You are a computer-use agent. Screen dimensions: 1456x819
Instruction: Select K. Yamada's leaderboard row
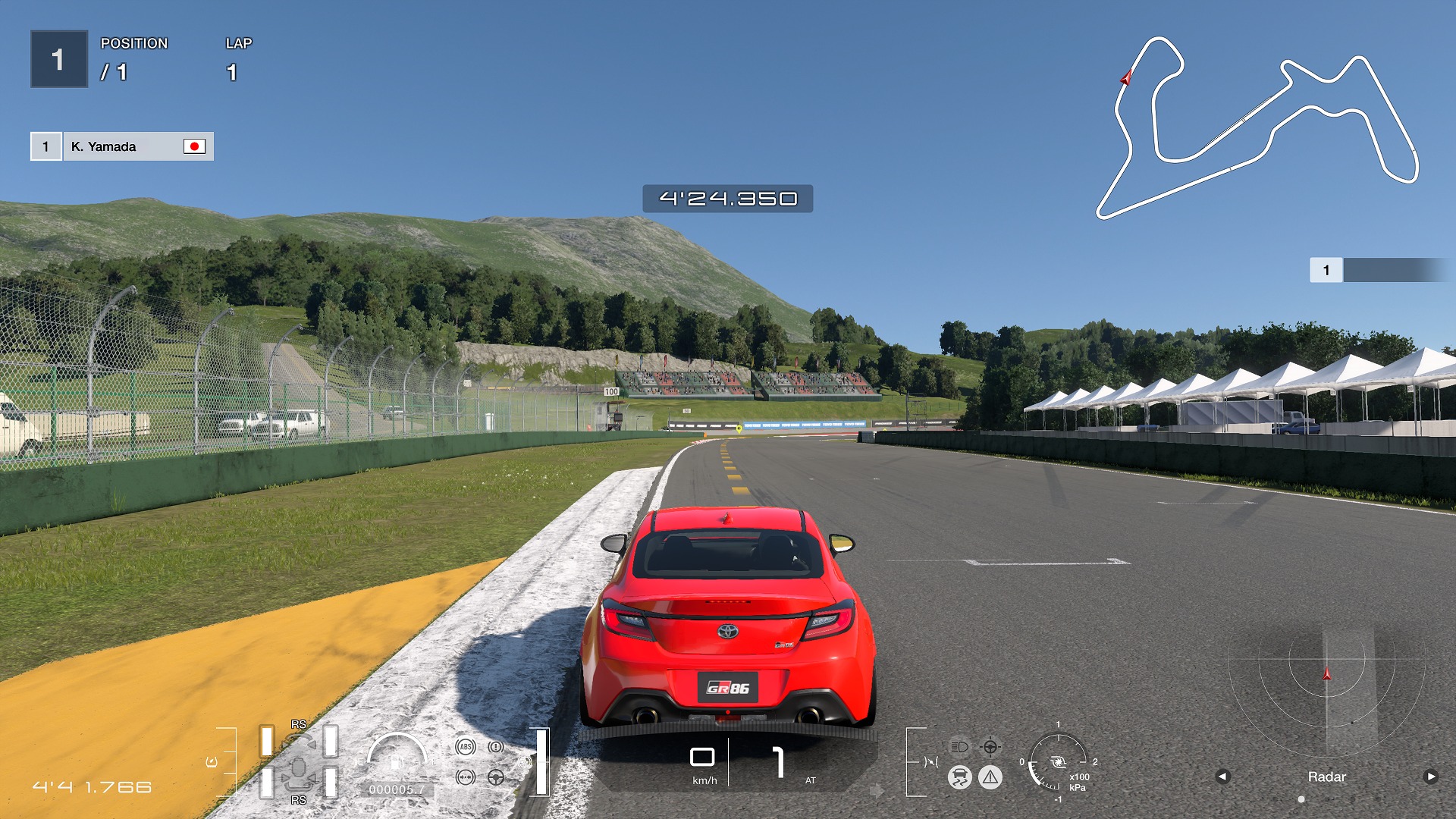pos(121,146)
